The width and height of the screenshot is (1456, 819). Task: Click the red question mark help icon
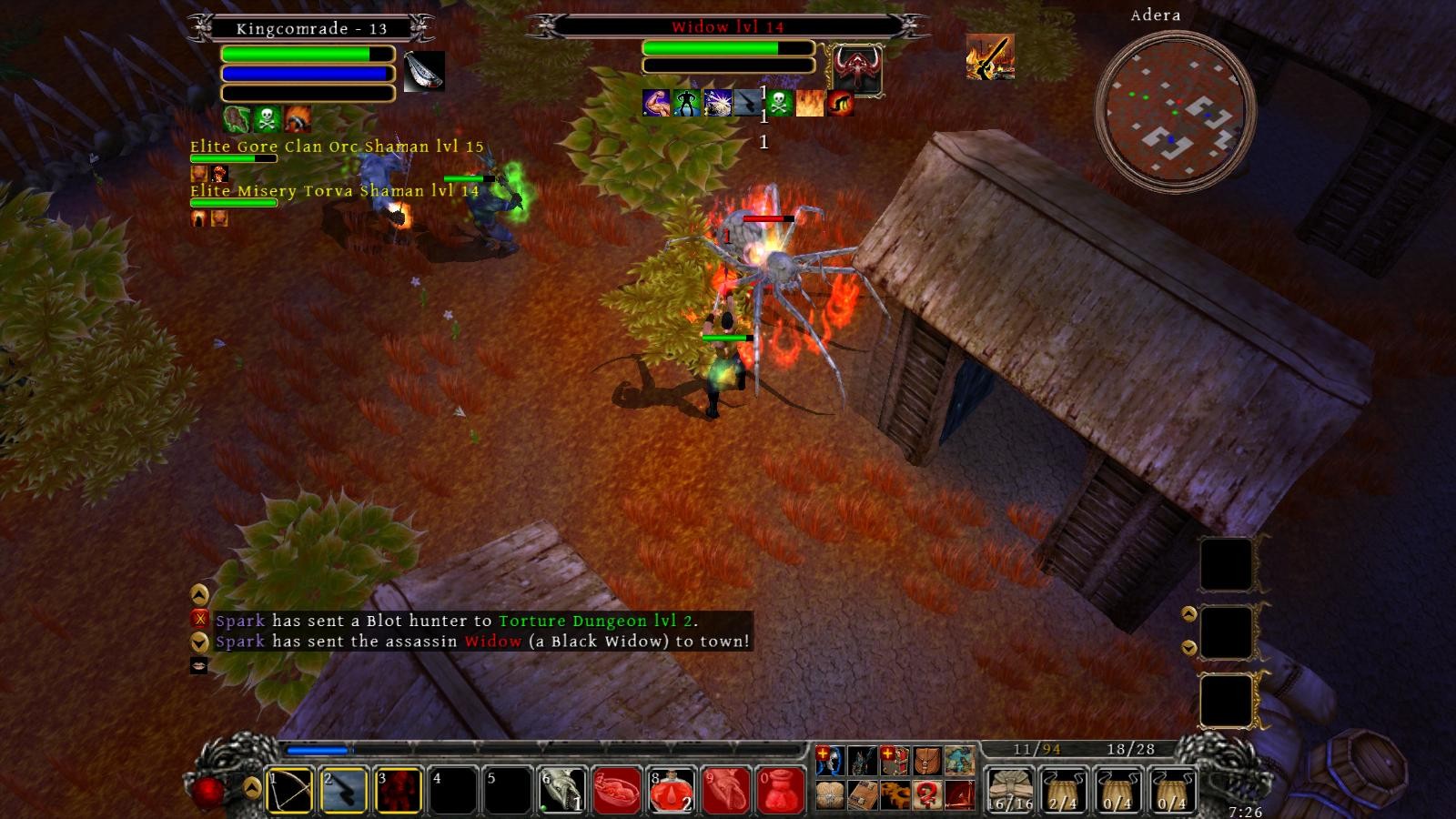pyautogui.click(x=926, y=794)
